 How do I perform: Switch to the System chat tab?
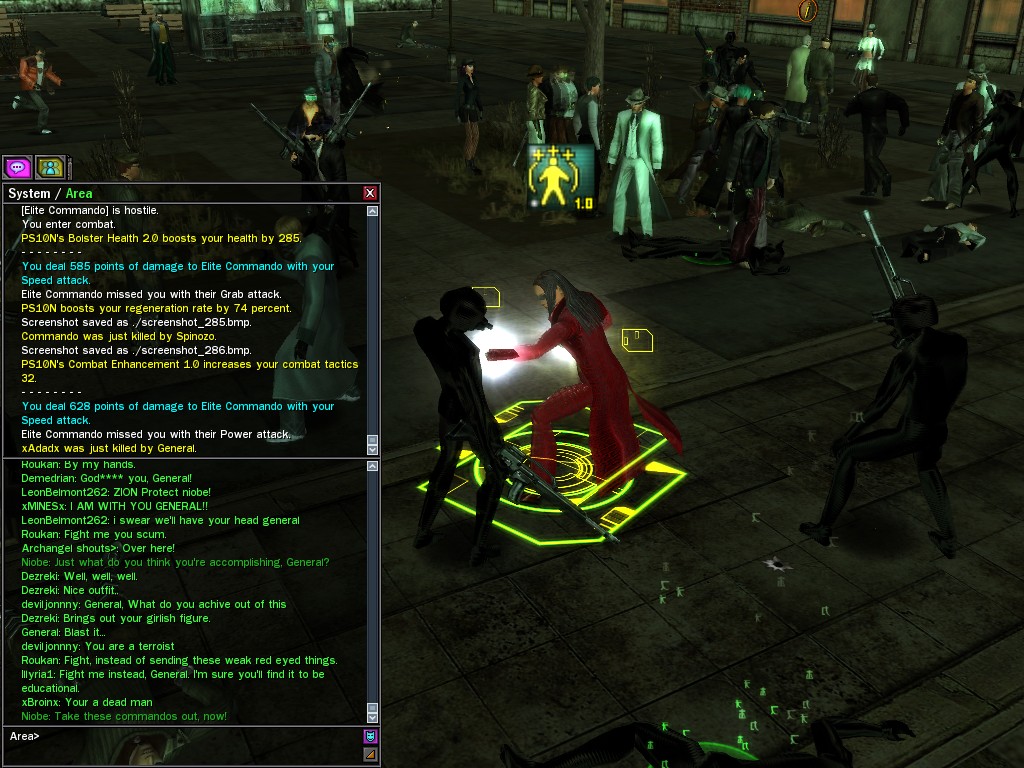[x=28, y=193]
